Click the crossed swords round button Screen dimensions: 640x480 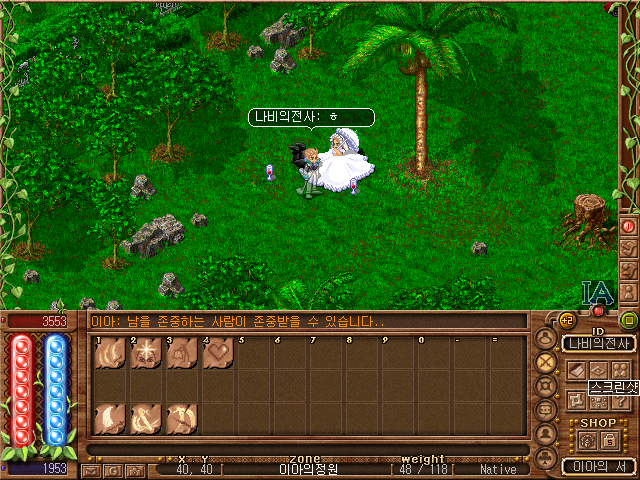pyautogui.click(x=546, y=362)
